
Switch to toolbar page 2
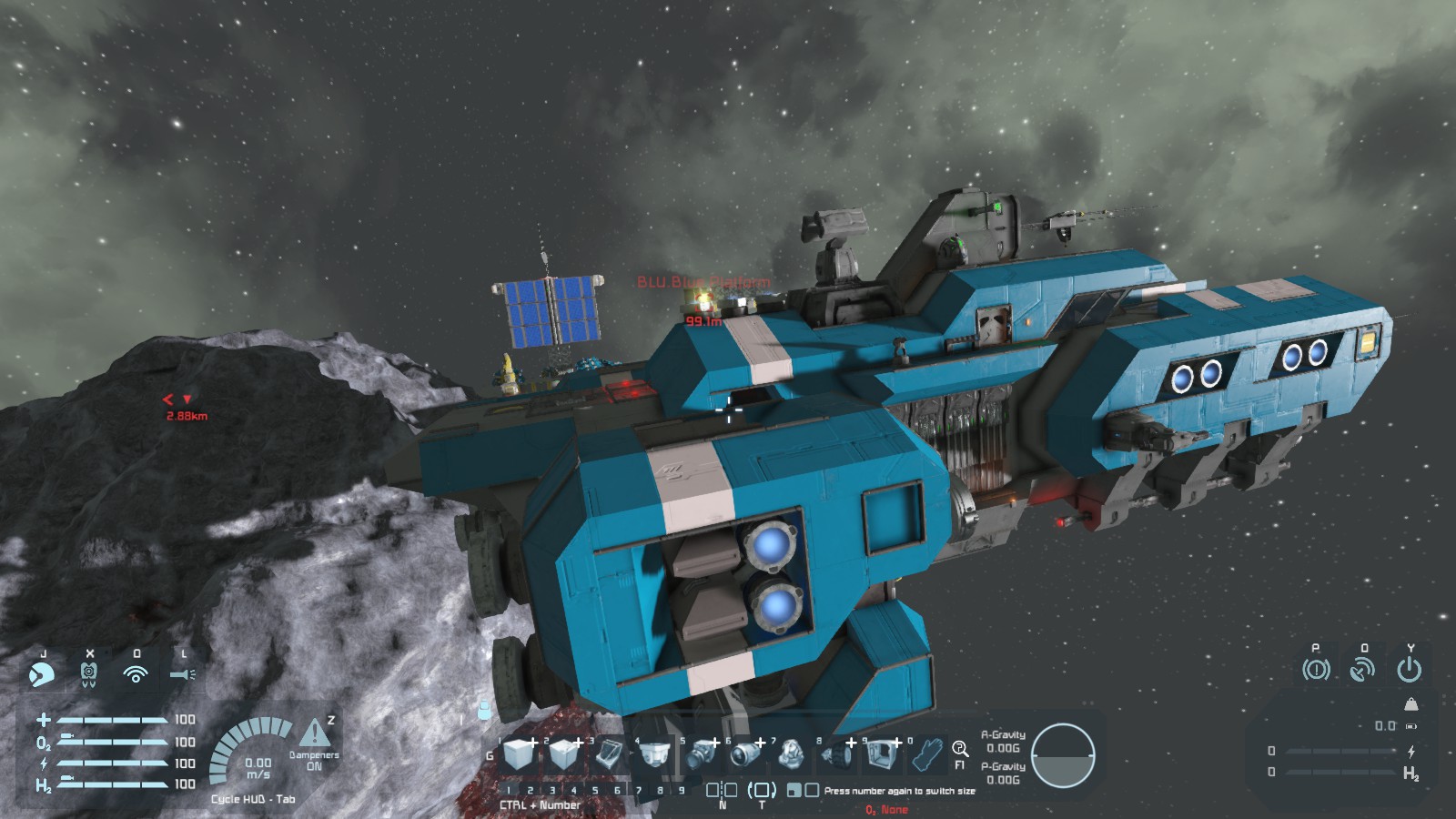pos(530,791)
